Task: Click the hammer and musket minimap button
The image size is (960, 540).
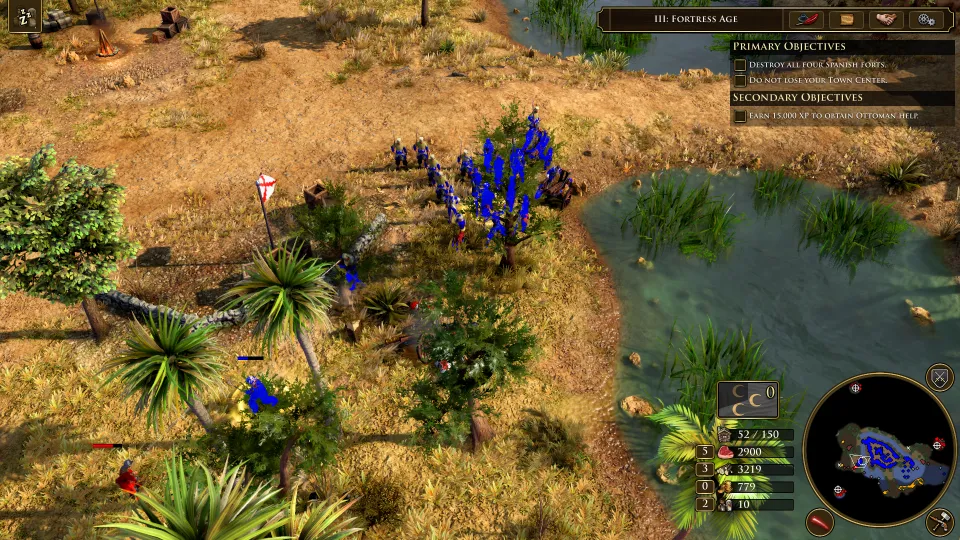Action: pyautogui.click(x=939, y=521)
